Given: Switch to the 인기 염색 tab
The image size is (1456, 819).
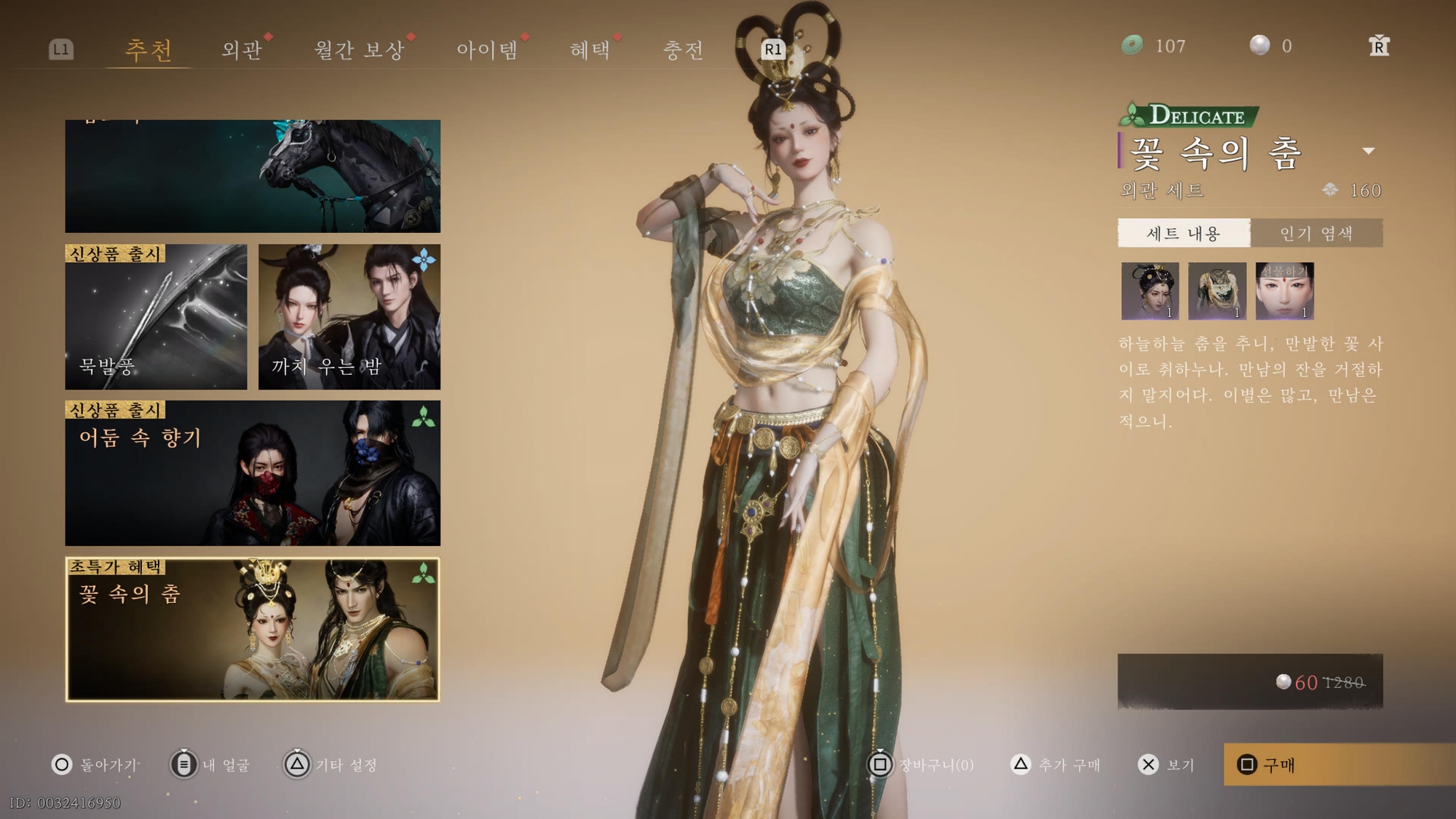Looking at the screenshot, I should [x=1316, y=233].
